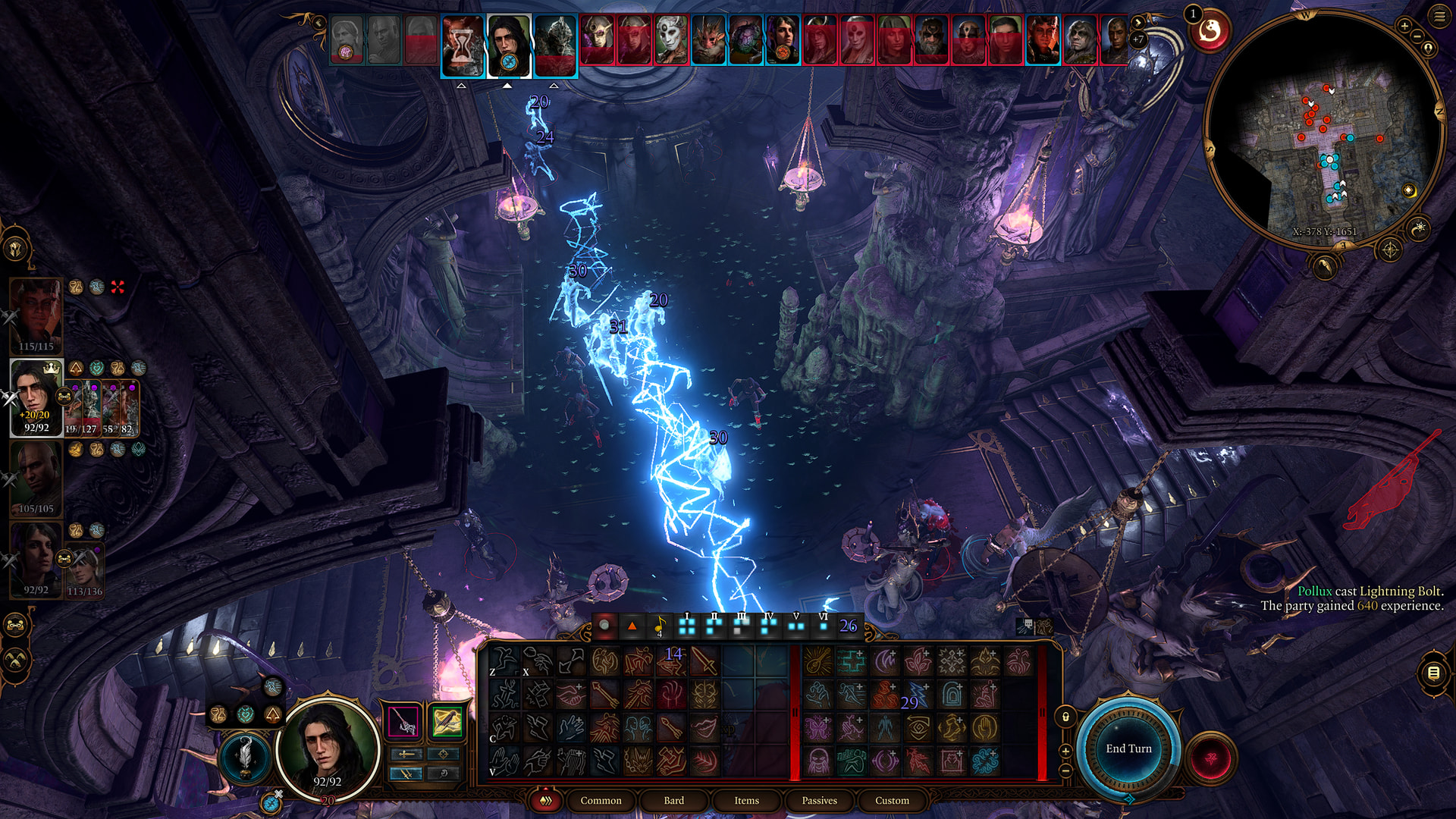Zoom in on the minimap
This screenshot has height=819, width=1456.
point(1404,27)
